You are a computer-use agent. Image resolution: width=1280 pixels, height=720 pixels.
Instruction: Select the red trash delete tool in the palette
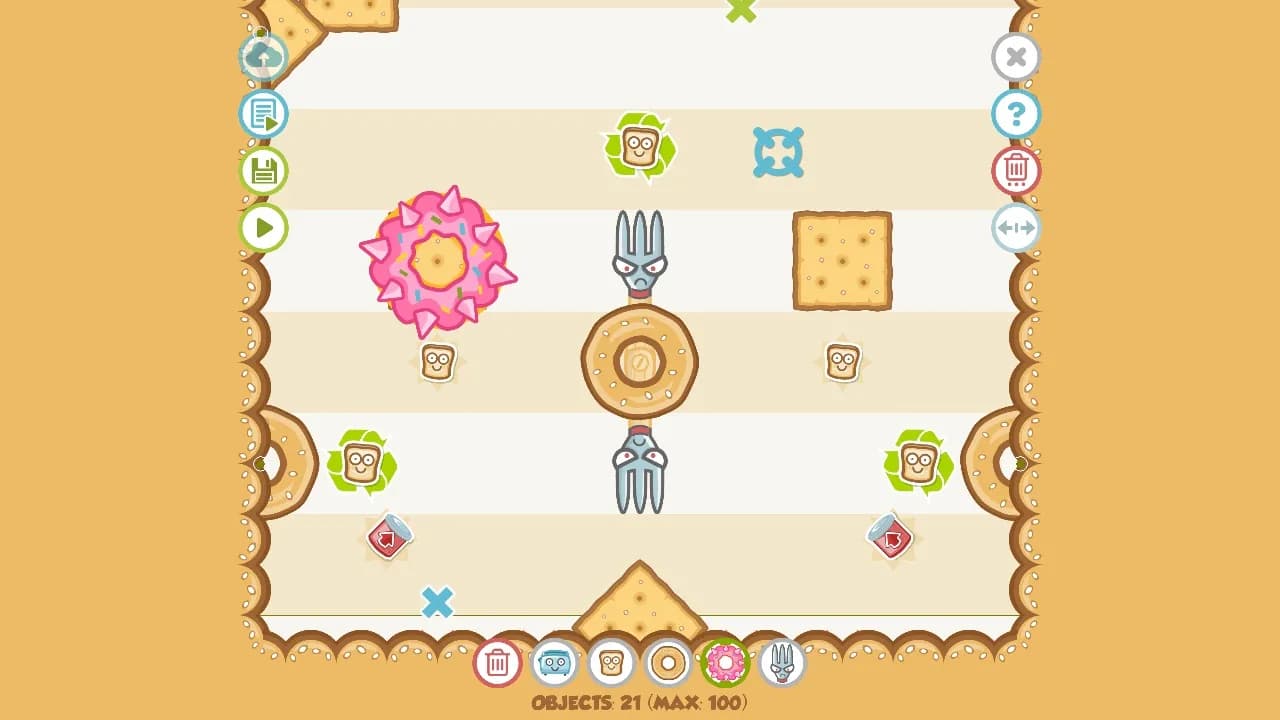click(x=497, y=663)
